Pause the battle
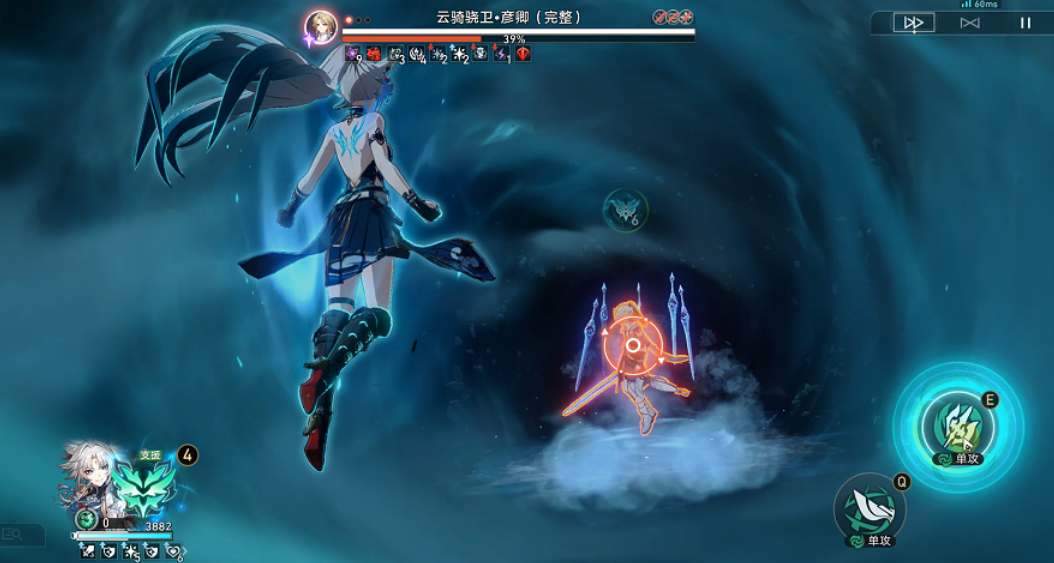1054x563 pixels. pyautogui.click(x=1025, y=22)
